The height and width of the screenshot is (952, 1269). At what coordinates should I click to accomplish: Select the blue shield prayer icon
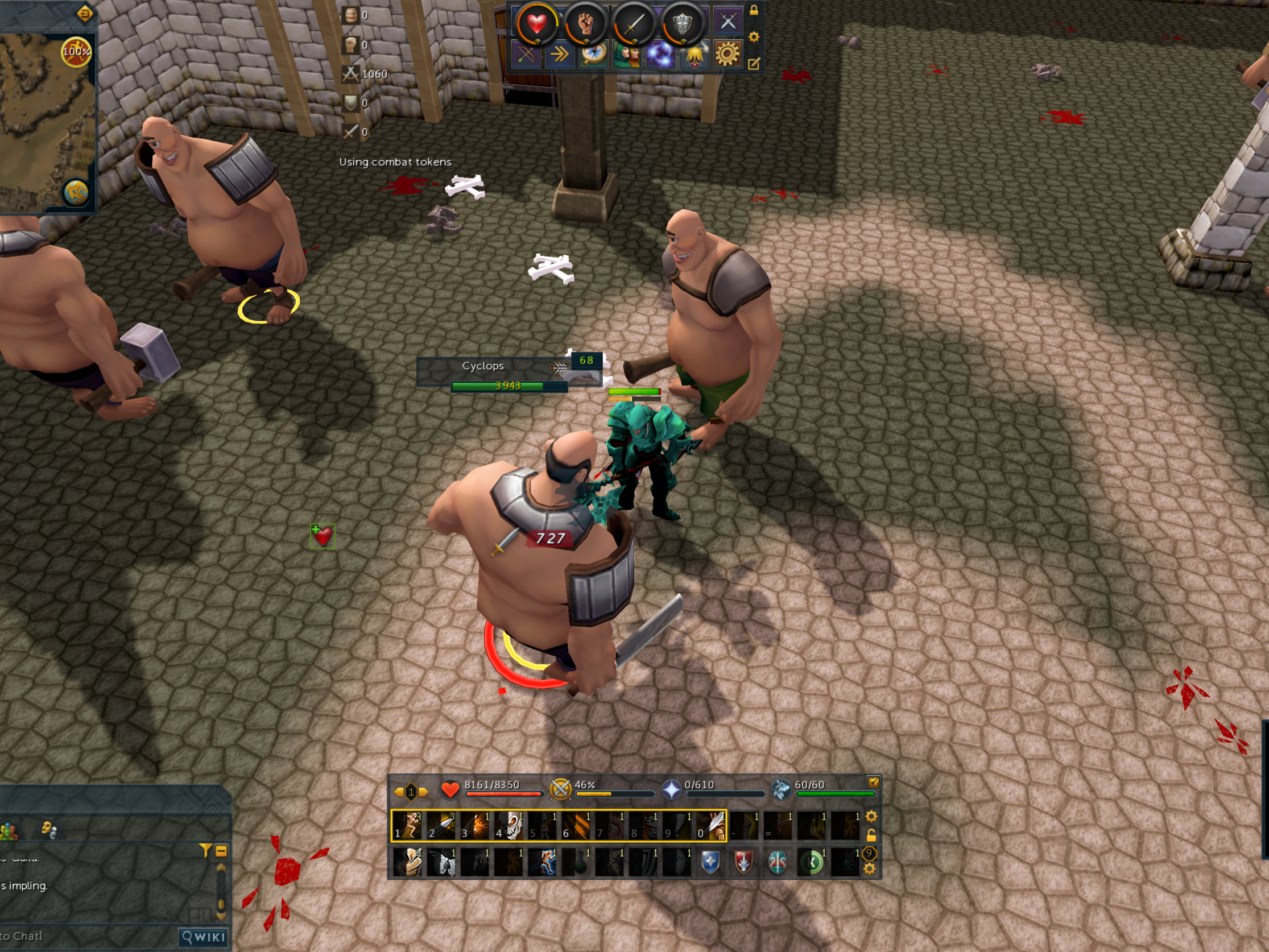click(710, 862)
